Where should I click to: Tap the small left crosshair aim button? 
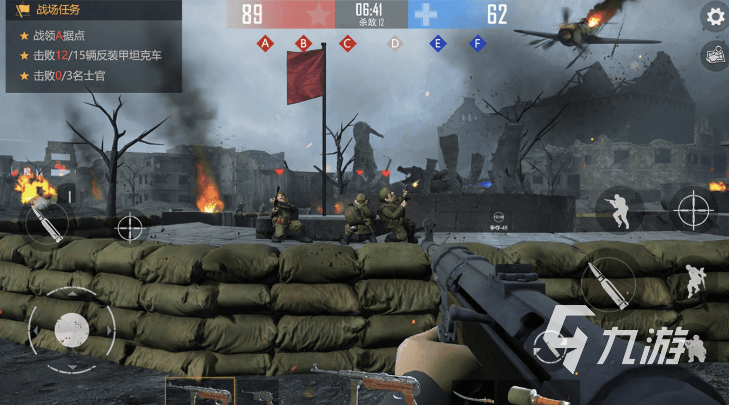point(131,228)
